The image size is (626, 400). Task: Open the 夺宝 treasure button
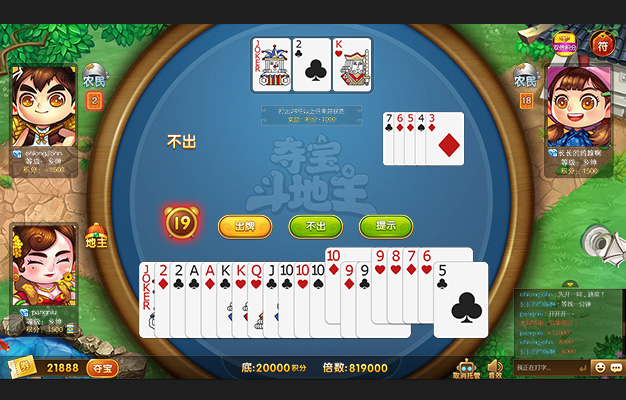pos(101,368)
